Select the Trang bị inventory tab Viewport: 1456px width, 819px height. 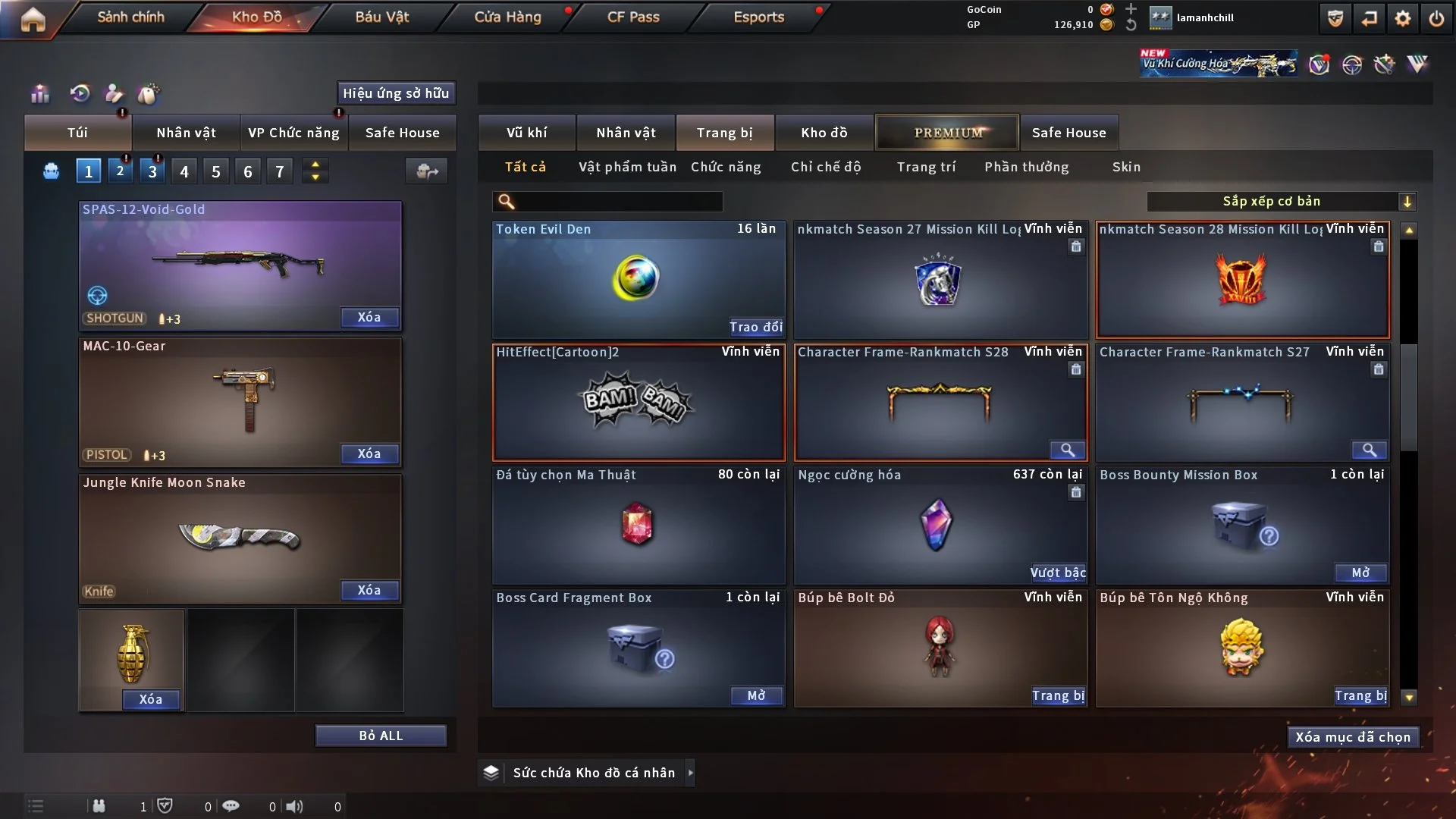point(724,133)
